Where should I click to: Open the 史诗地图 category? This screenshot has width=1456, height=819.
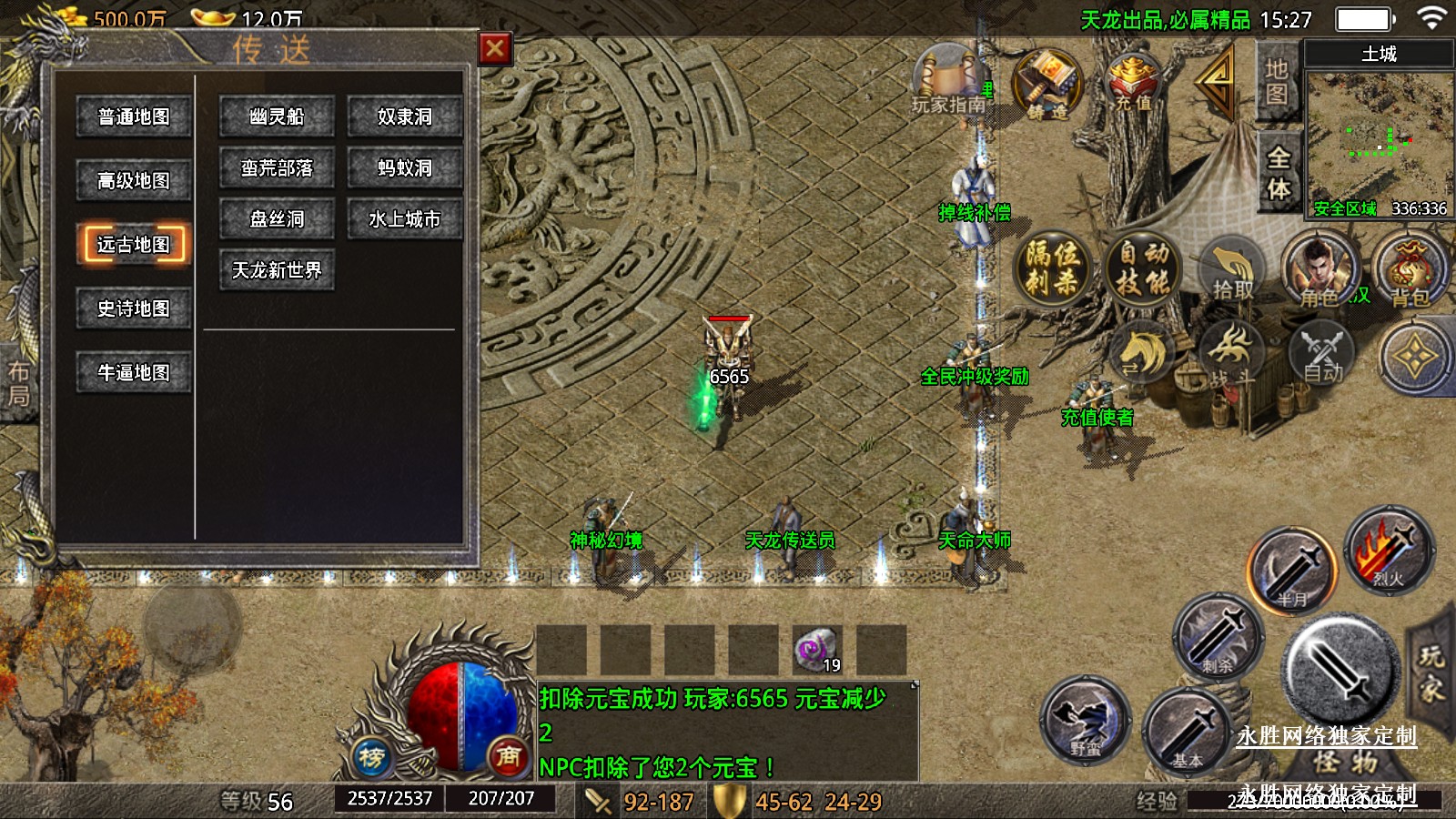coord(134,308)
